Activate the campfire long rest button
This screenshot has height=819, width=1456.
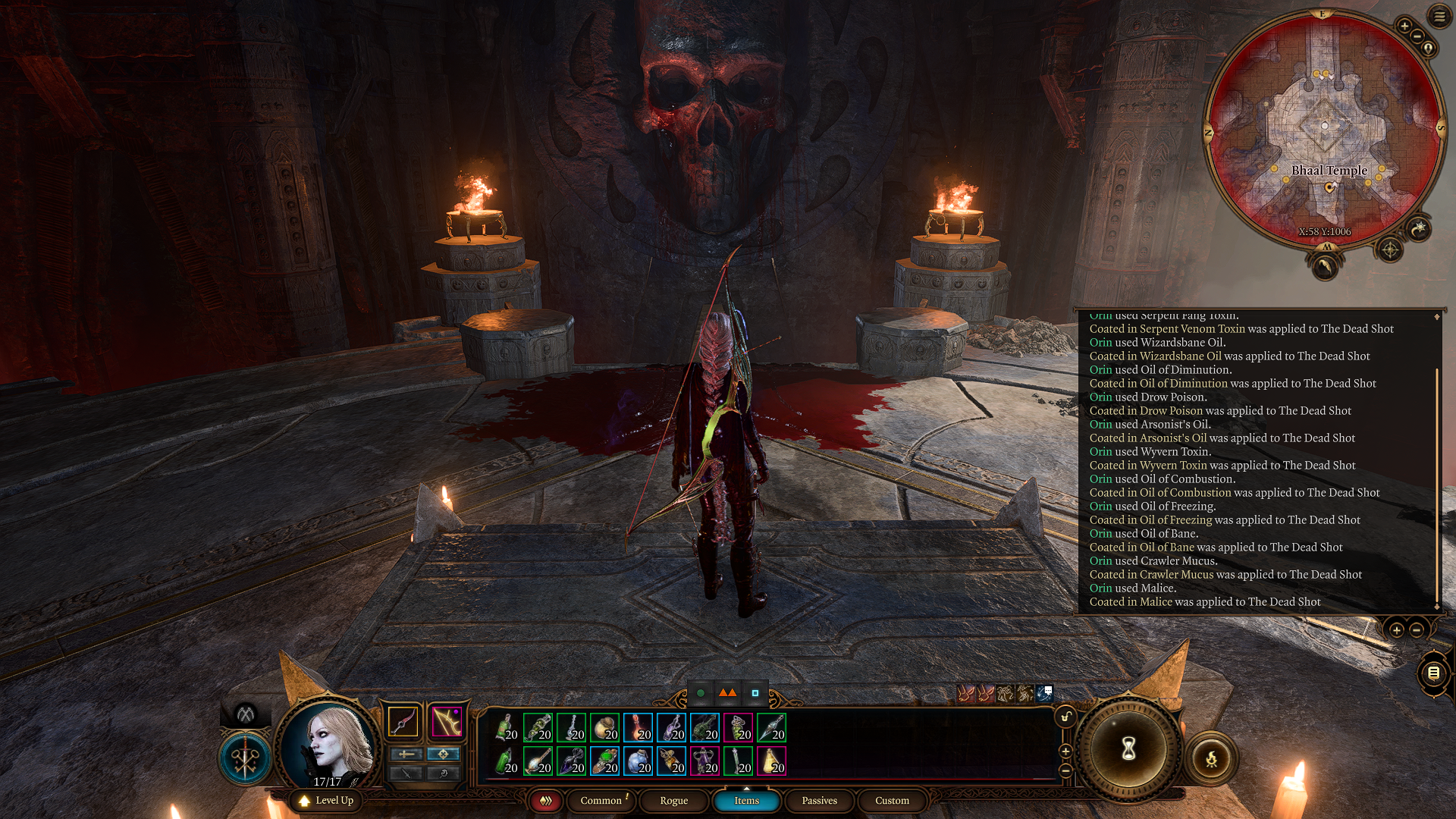click(x=1211, y=758)
